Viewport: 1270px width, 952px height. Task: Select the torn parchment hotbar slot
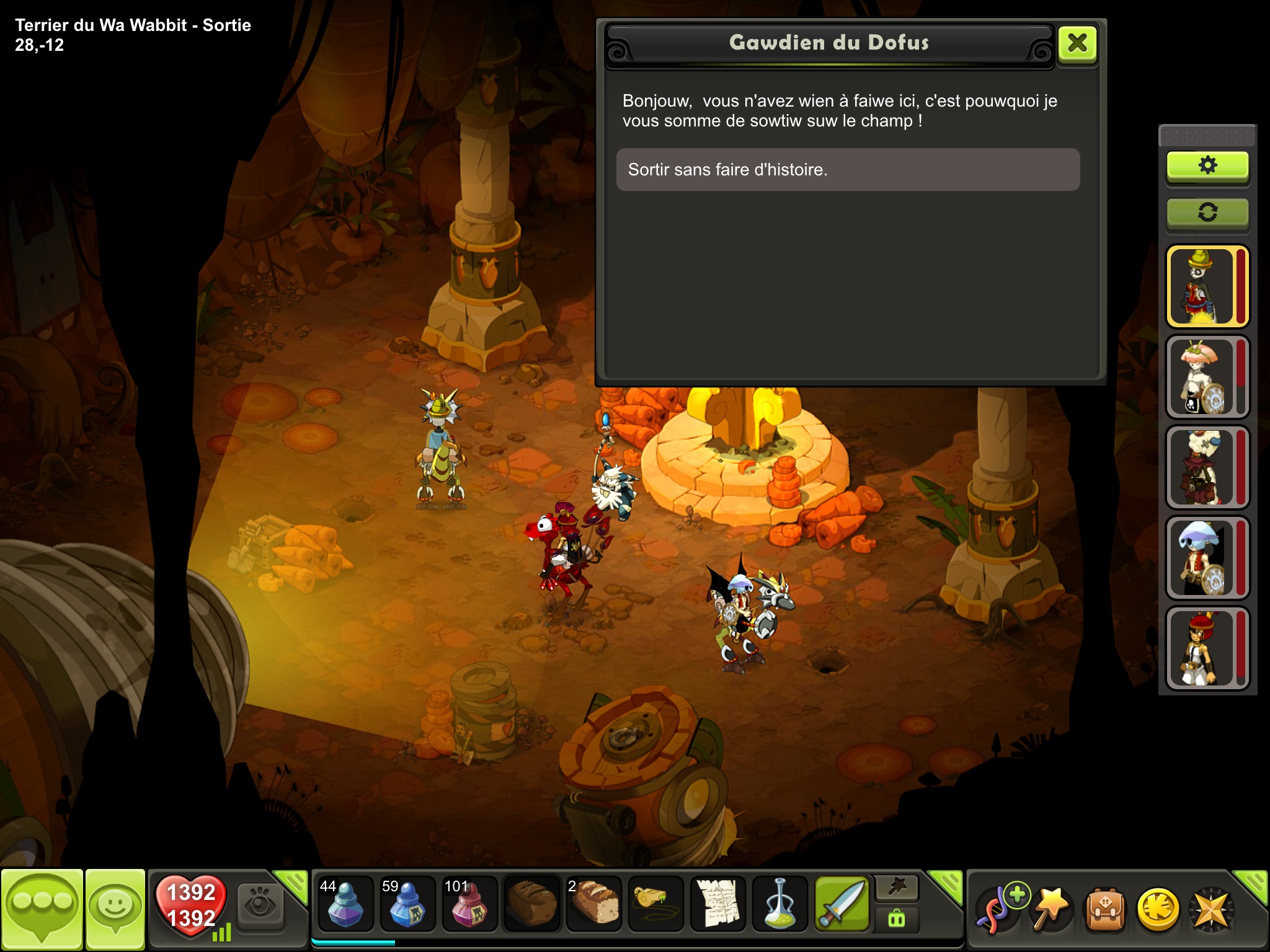[717, 905]
